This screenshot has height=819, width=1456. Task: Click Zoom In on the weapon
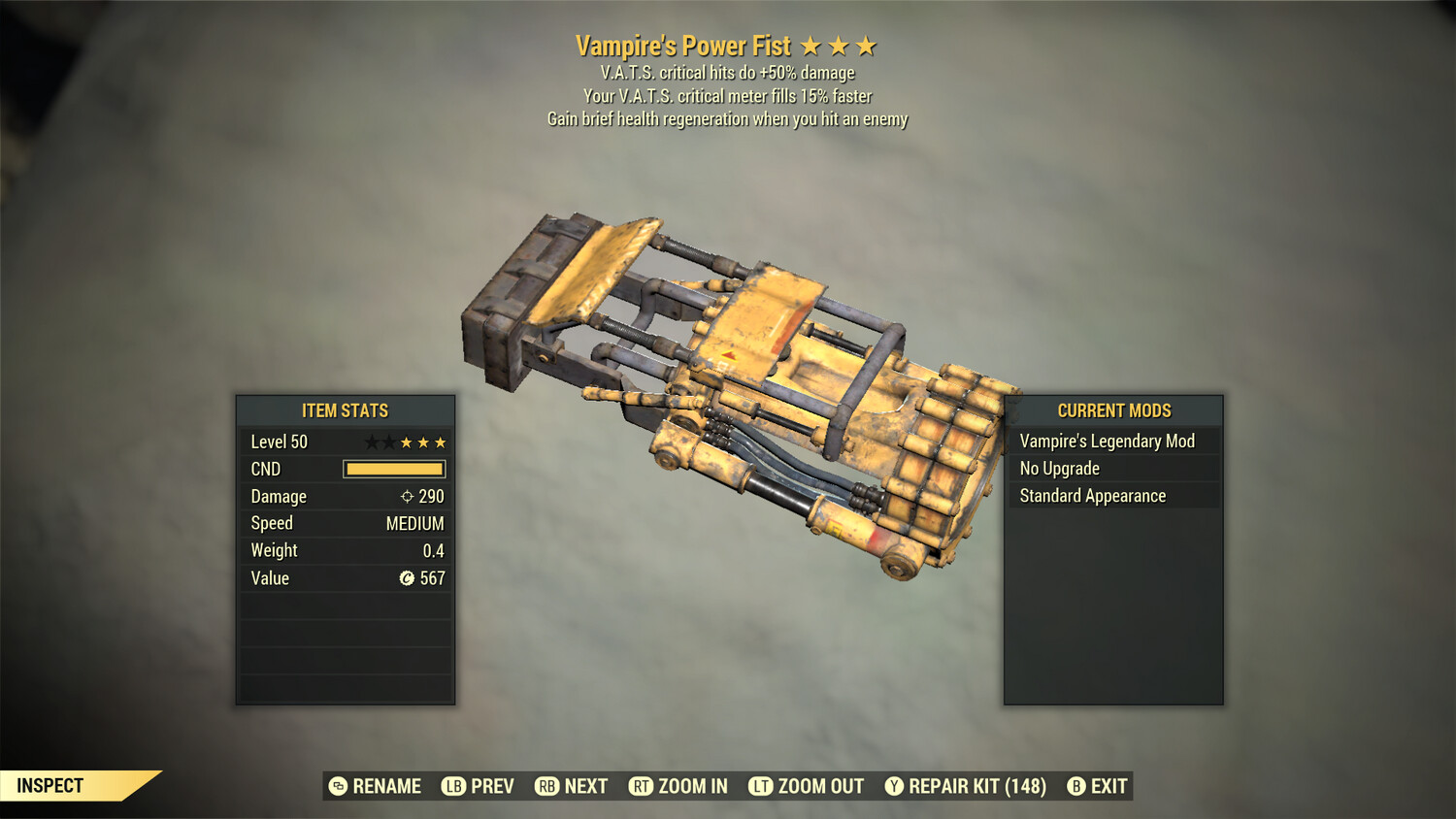pos(678,786)
